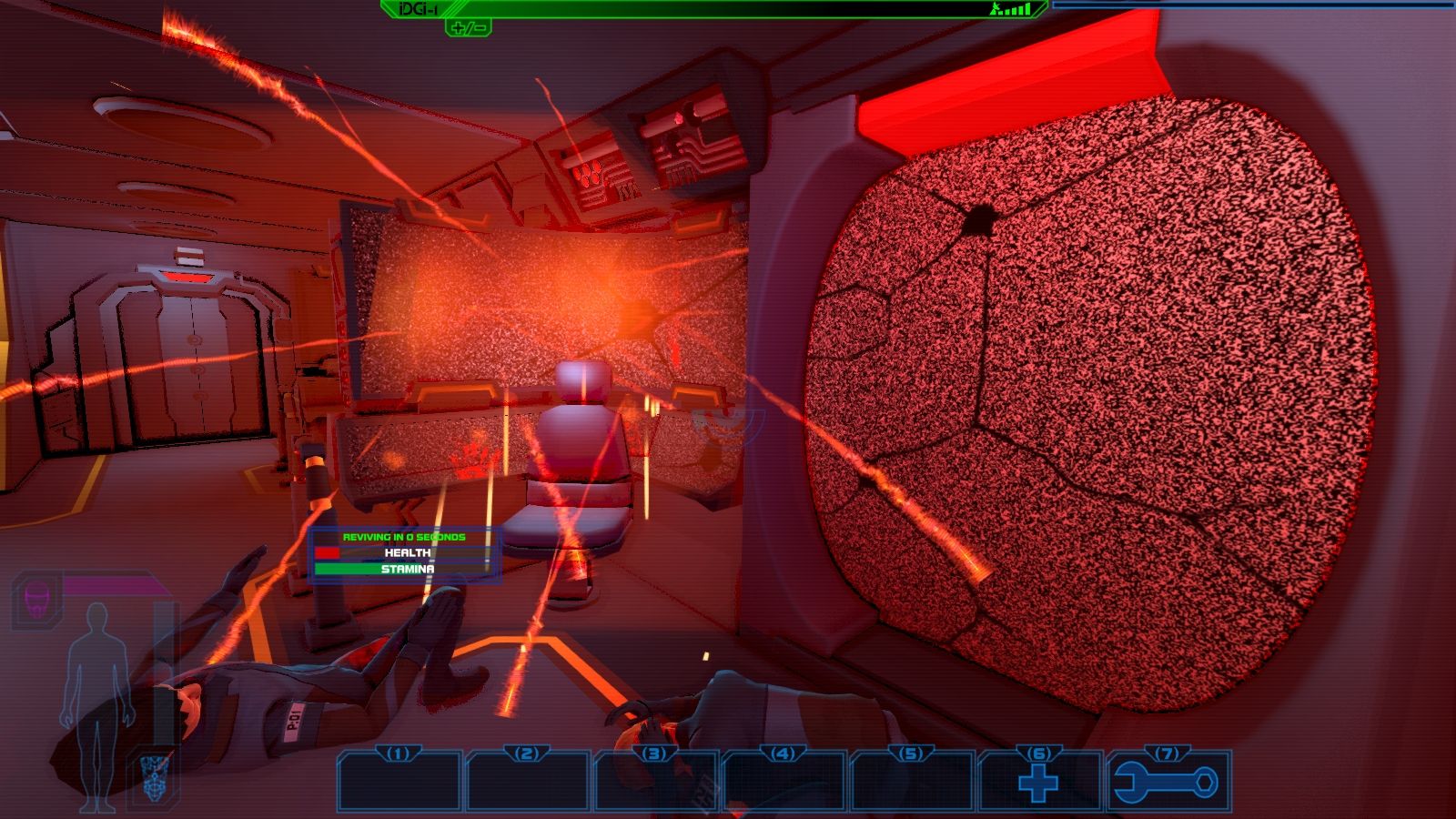Viewport: 1456px width, 819px height.
Task: Click the REVIVING IN 0 SECONDS text
Action: point(404,538)
